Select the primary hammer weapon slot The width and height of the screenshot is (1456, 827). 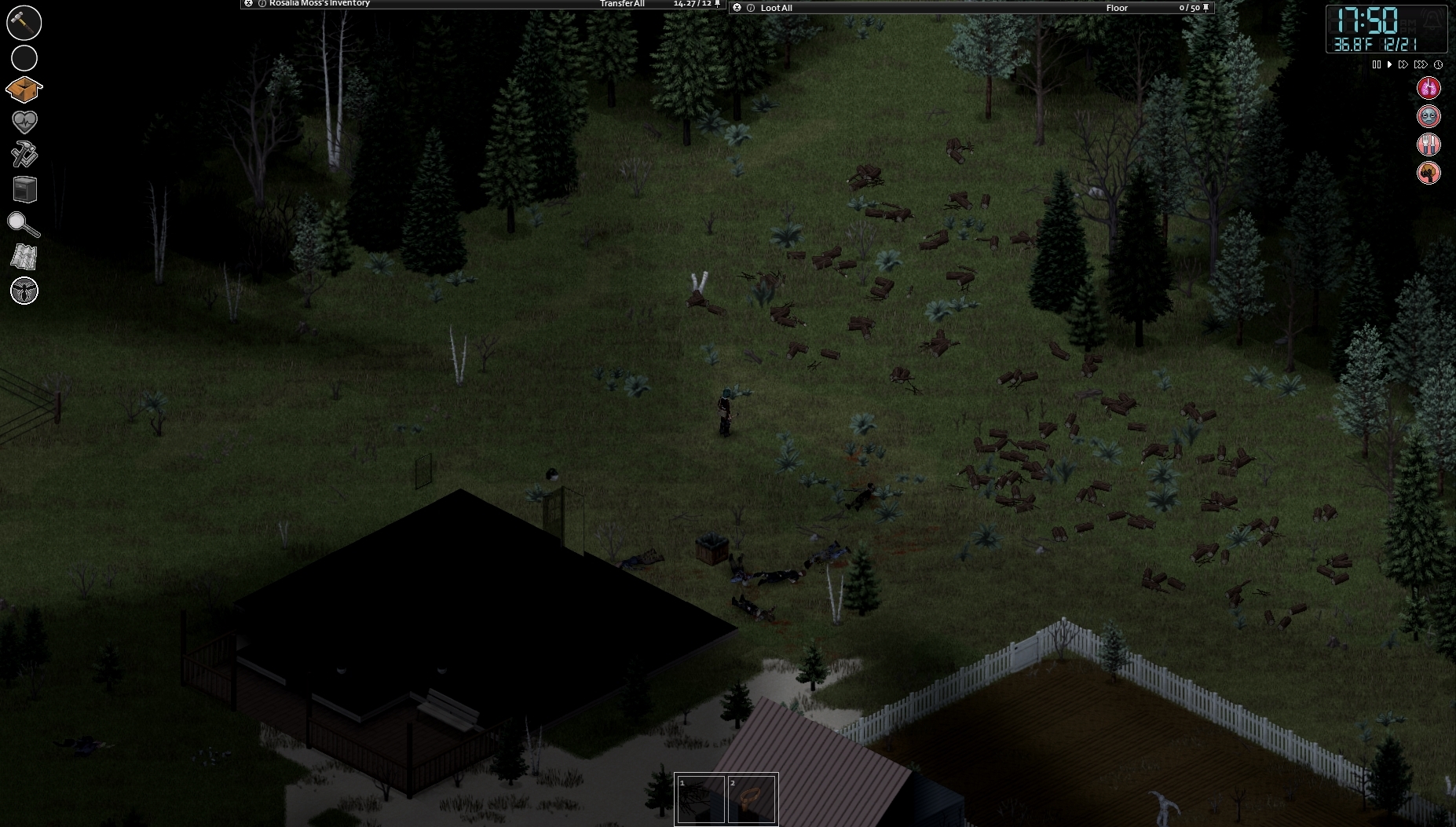[x=24, y=23]
